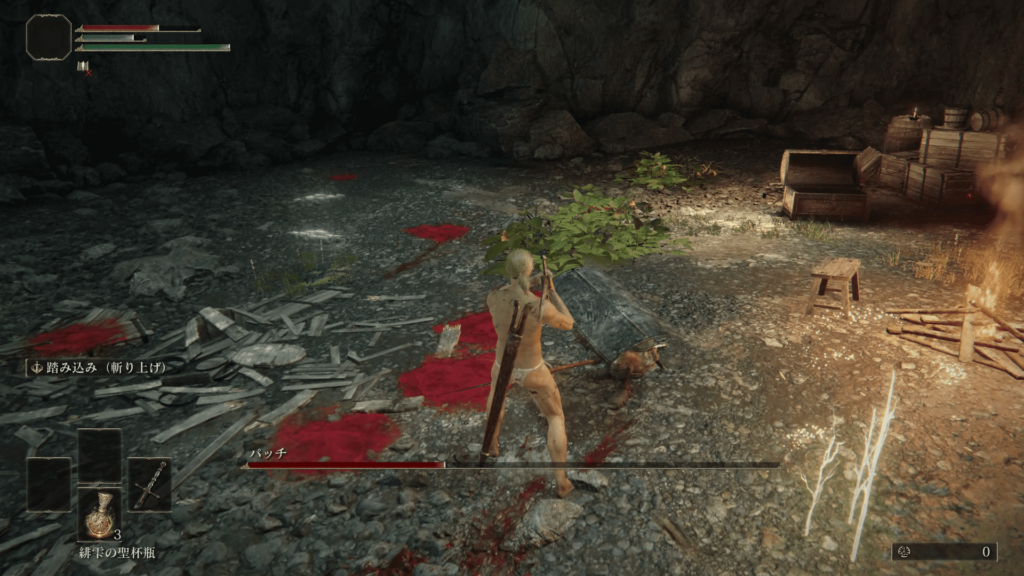Choose the equipped sword weapon slot
Image resolution: width=1024 pixels, height=576 pixels.
[149, 485]
